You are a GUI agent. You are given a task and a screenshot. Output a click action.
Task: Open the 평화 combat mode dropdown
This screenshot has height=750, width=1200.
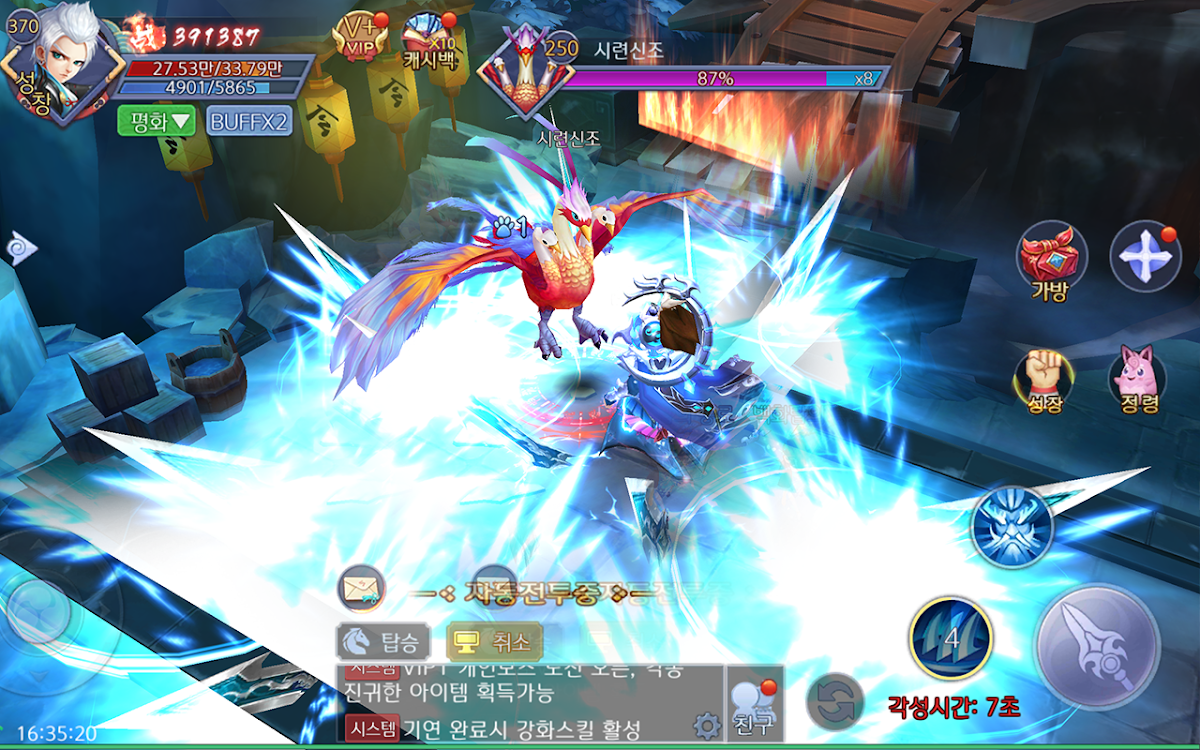[156, 121]
